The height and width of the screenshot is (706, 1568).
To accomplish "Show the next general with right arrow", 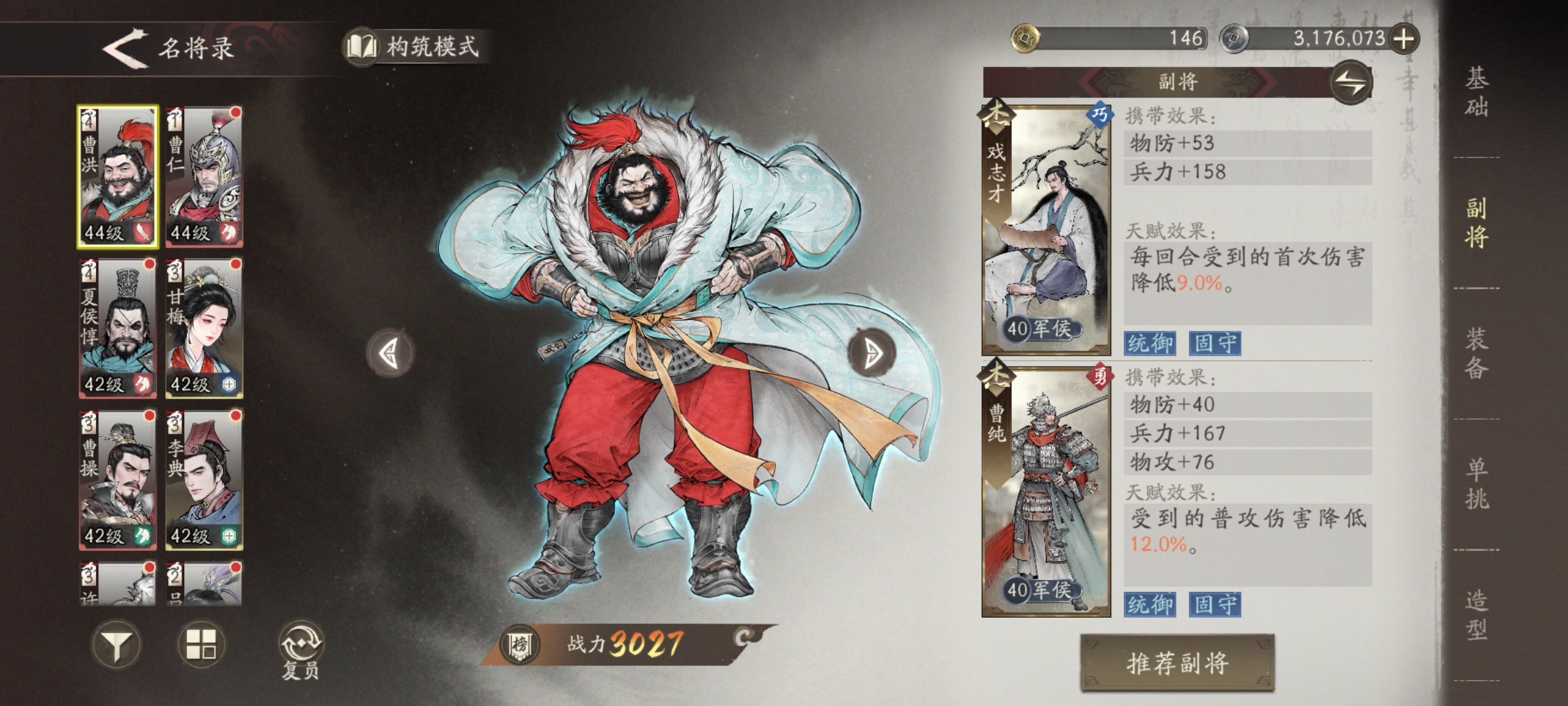I will point(872,354).
